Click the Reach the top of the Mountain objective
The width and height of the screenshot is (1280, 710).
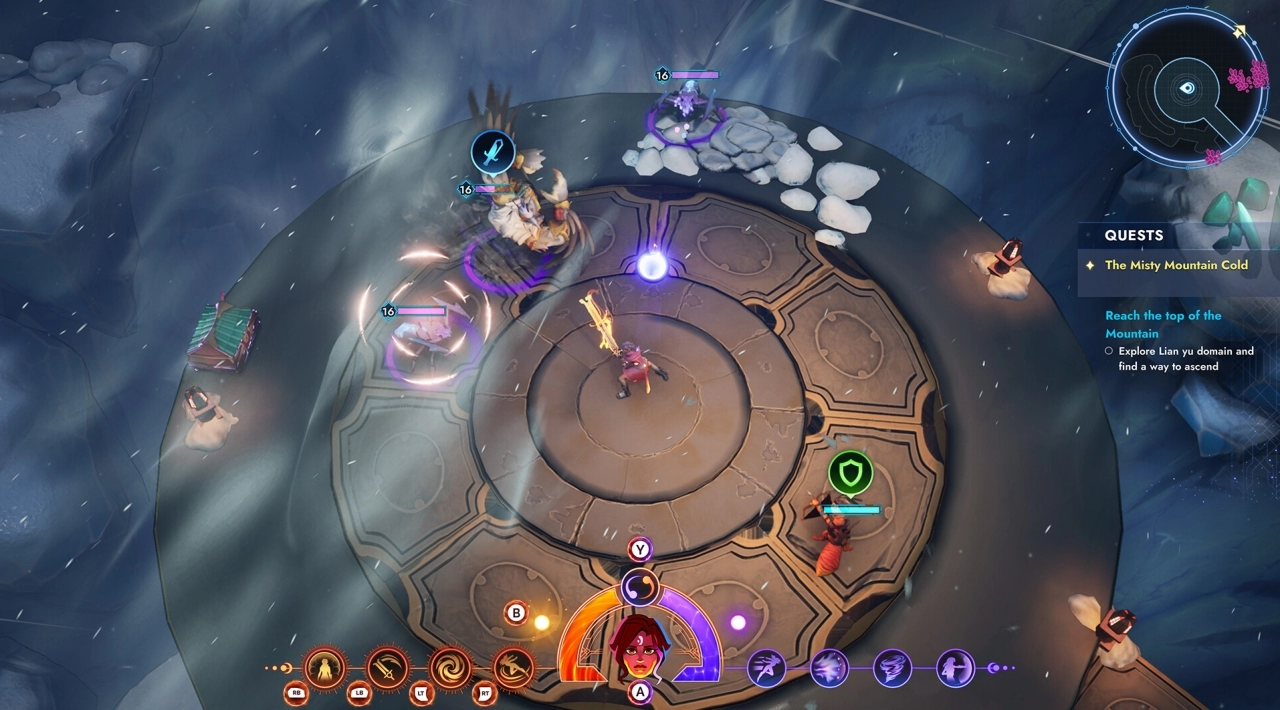[x=1163, y=324]
